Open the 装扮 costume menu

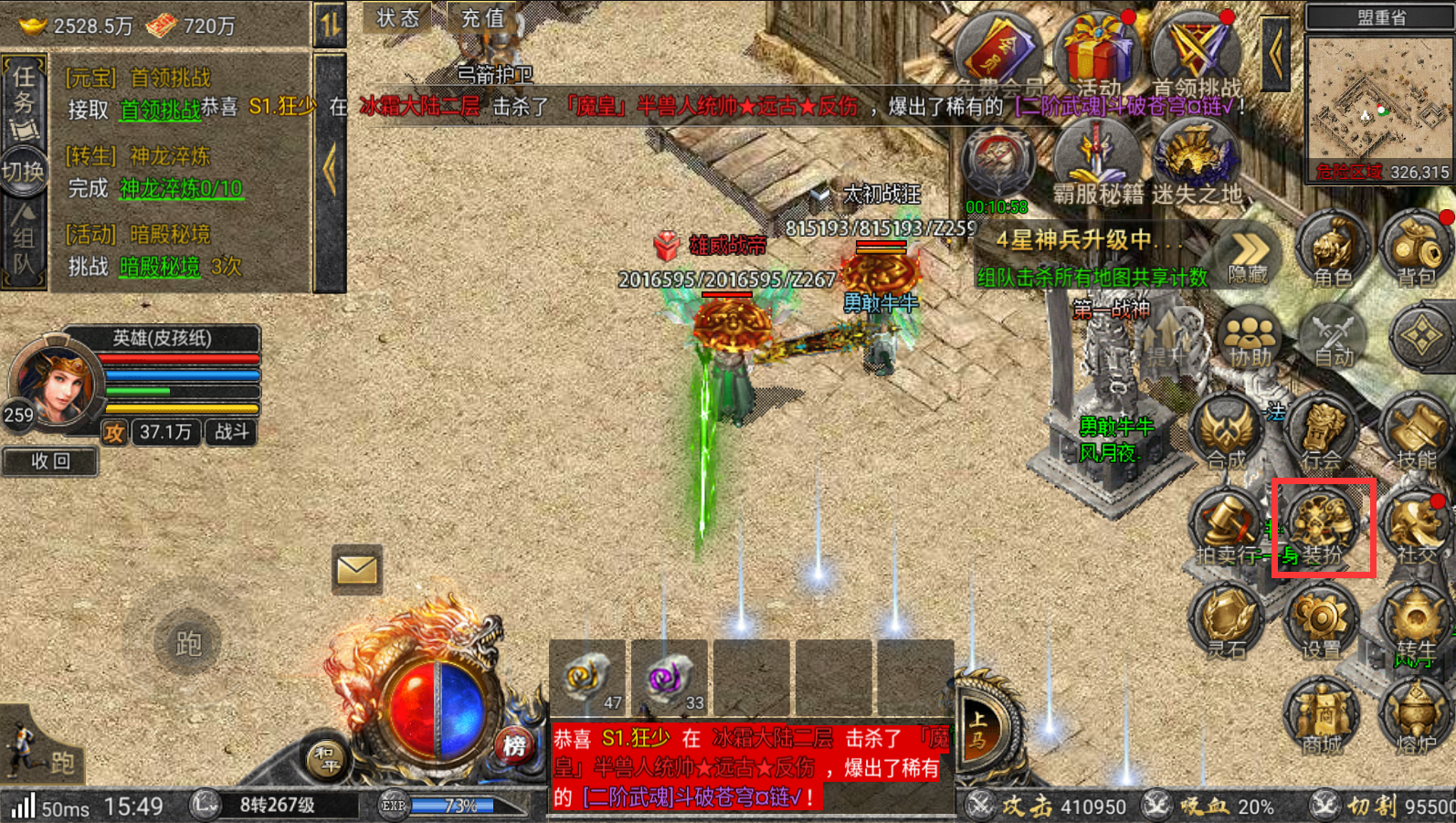(1322, 527)
